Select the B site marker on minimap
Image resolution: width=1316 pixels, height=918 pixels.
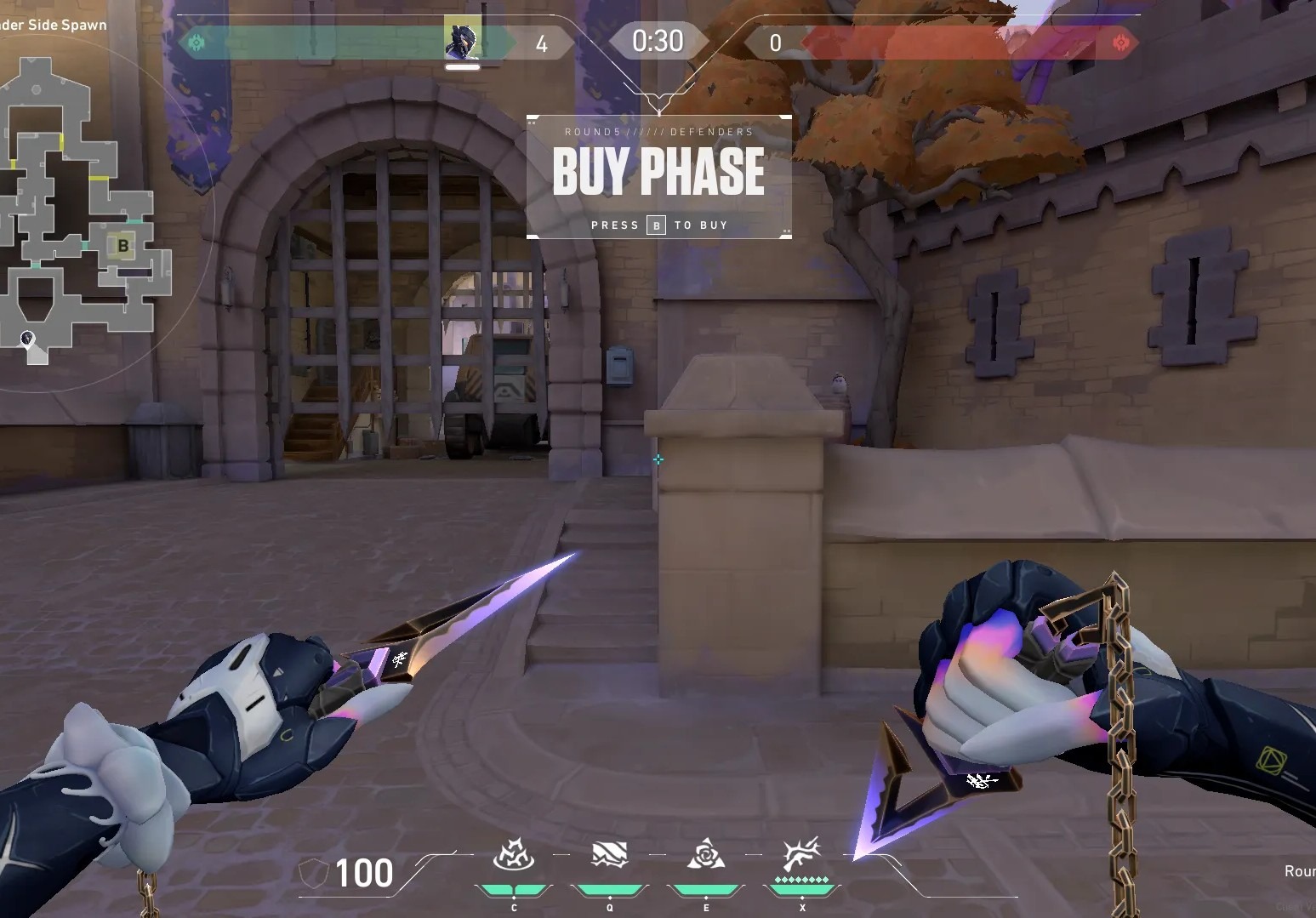pos(123,247)
